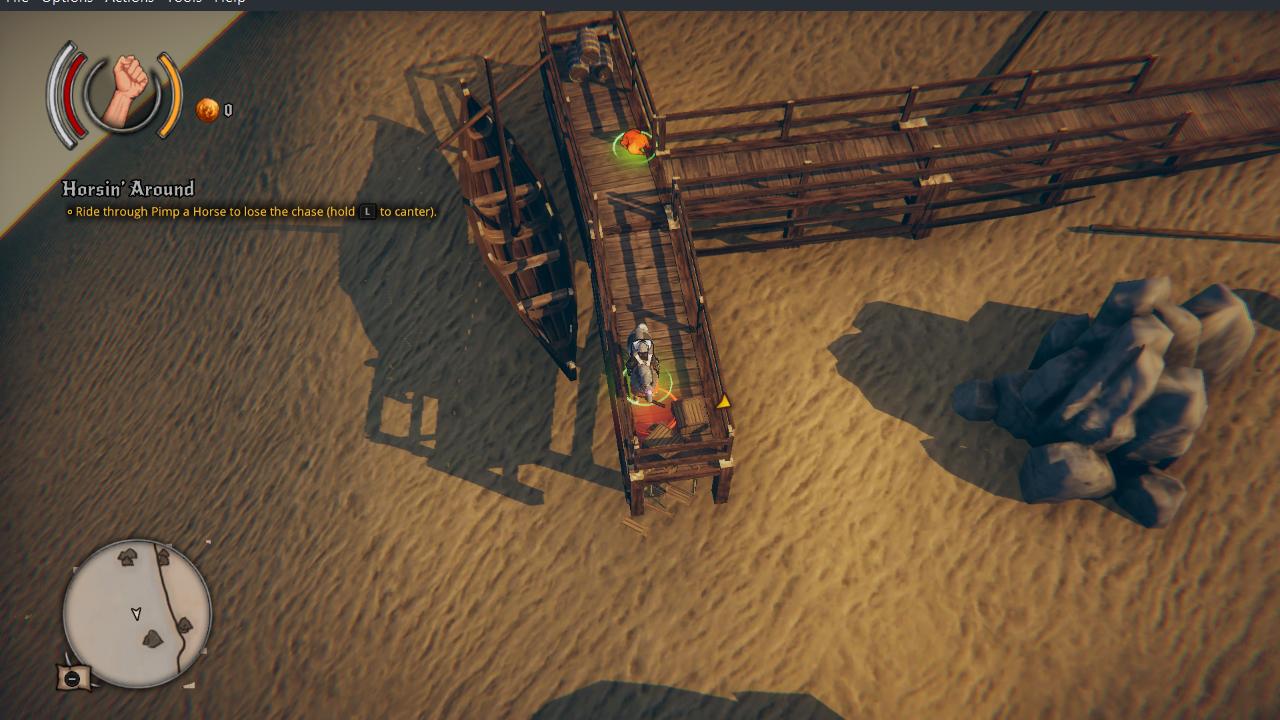
Task: Click the minimap zoom-out icon
Action: click(71, 678)
